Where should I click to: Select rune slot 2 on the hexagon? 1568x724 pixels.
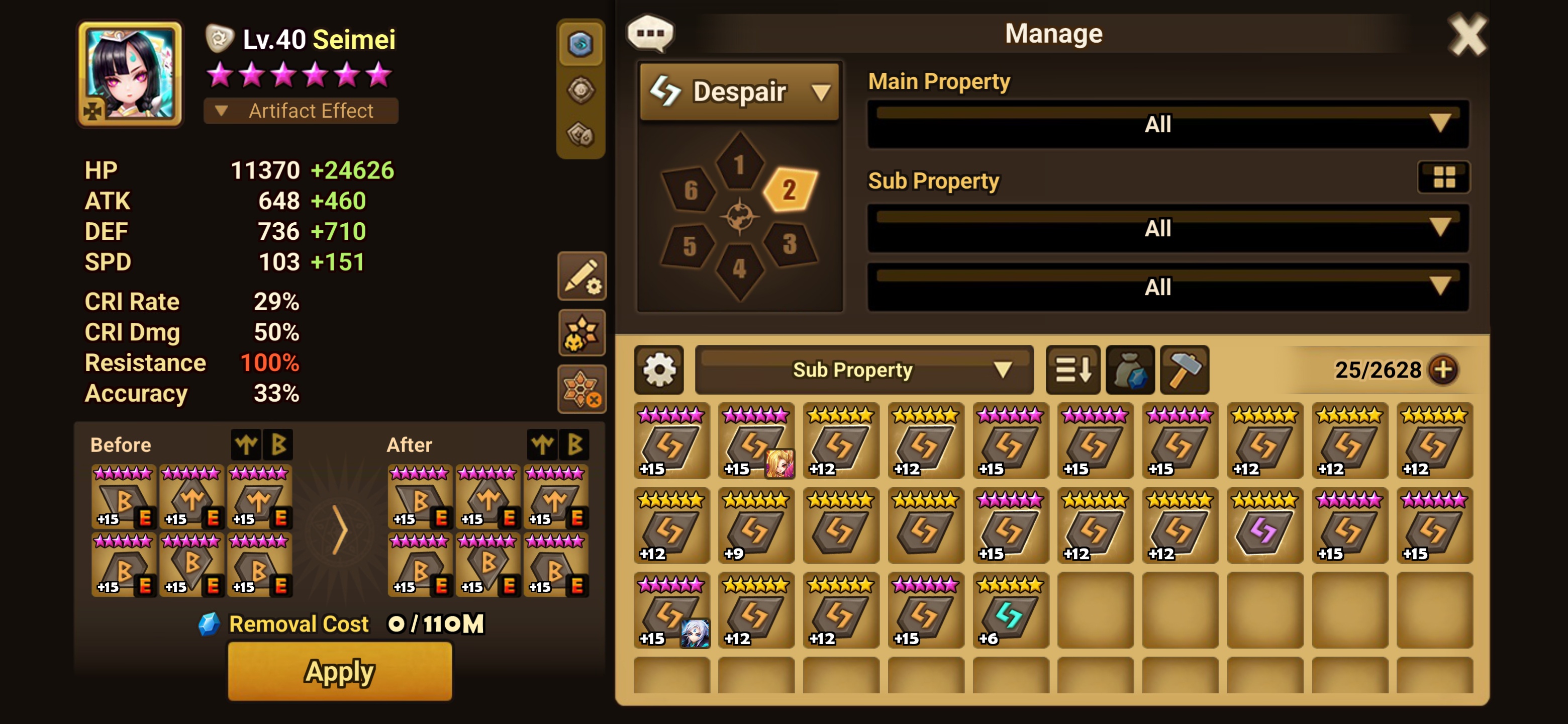(x=790, y=190)
